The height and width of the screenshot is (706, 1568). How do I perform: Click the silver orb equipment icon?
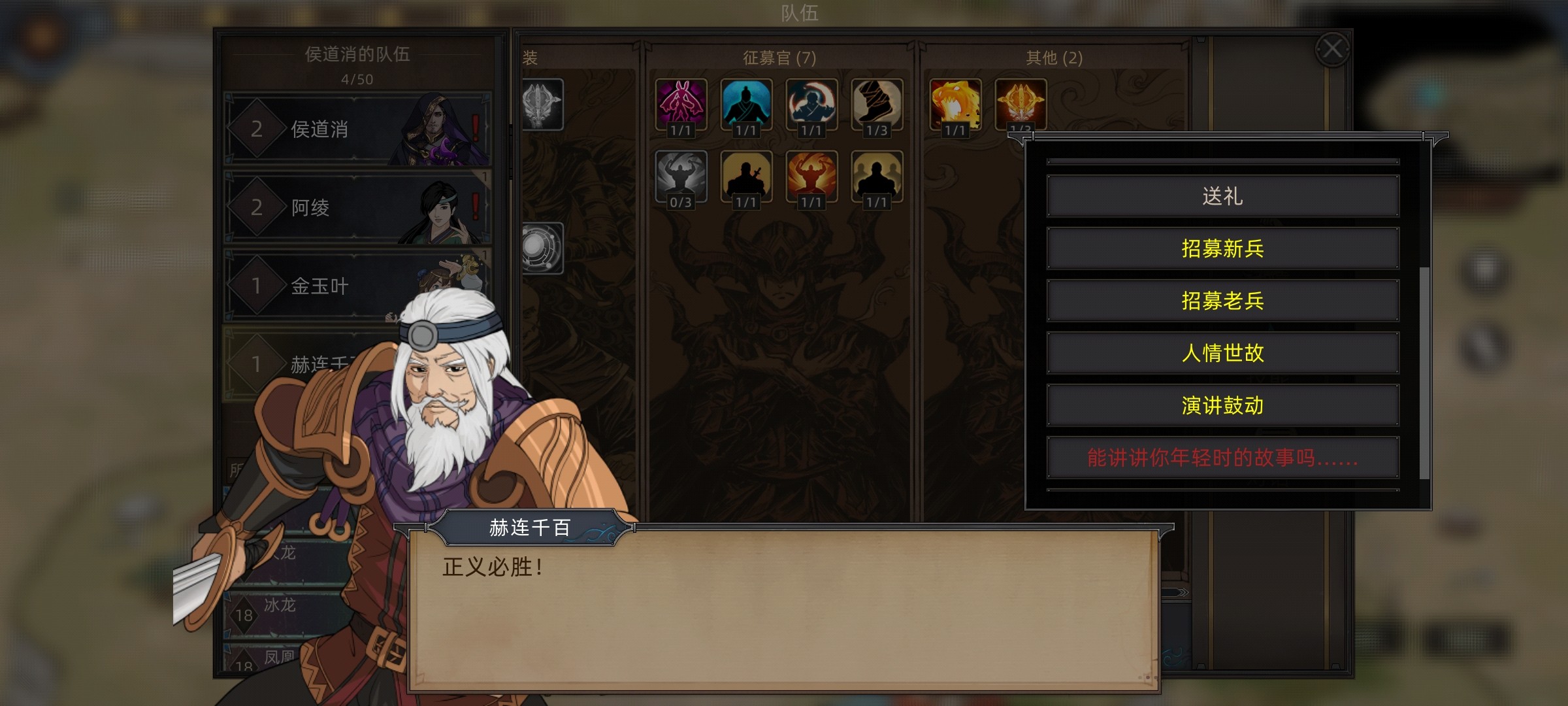click(x=542, y=248)
